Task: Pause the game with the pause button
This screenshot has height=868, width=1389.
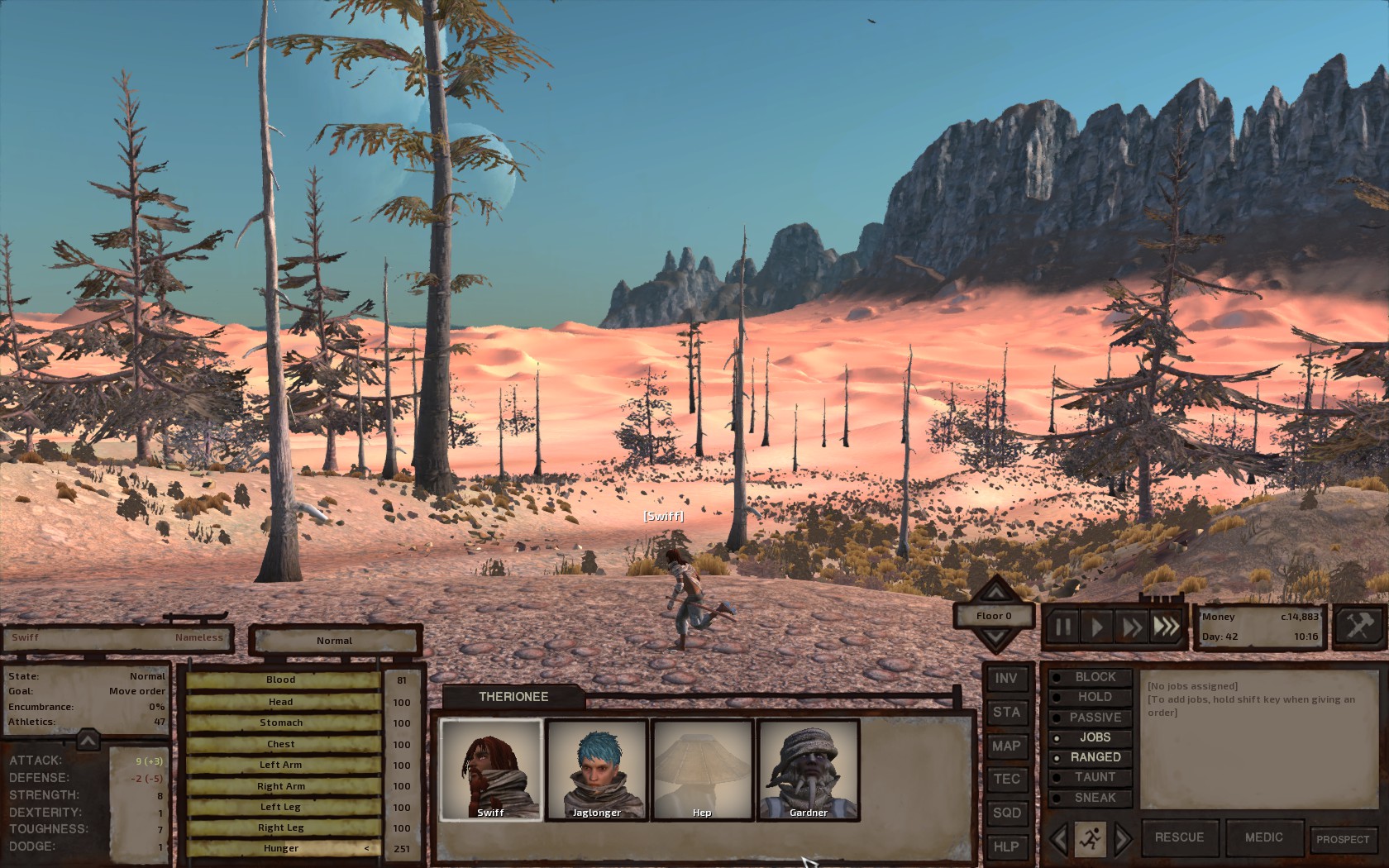Action: coord(1063,627)
